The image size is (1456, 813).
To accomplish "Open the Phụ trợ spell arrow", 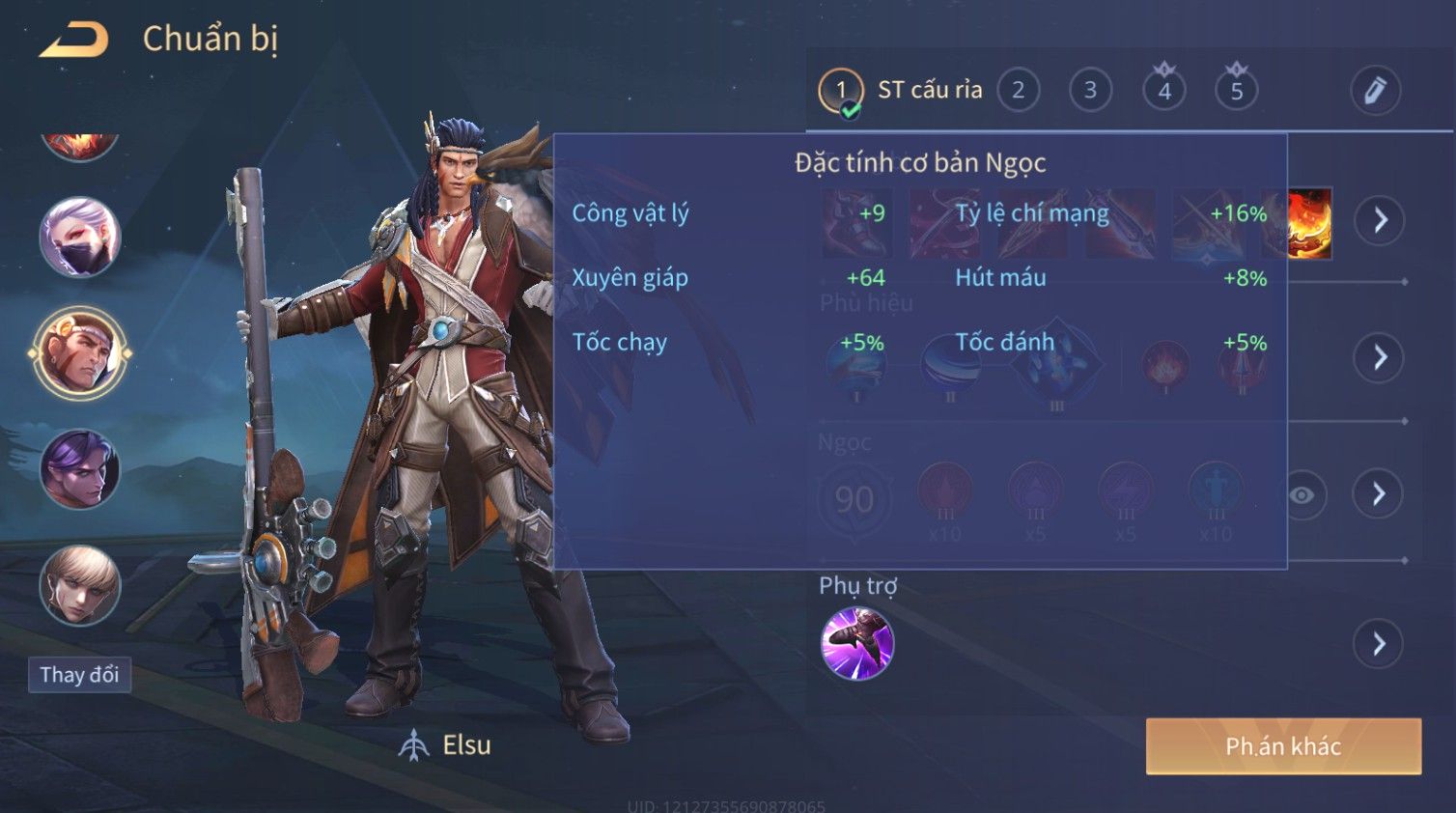I will [x=1379, y=644].
